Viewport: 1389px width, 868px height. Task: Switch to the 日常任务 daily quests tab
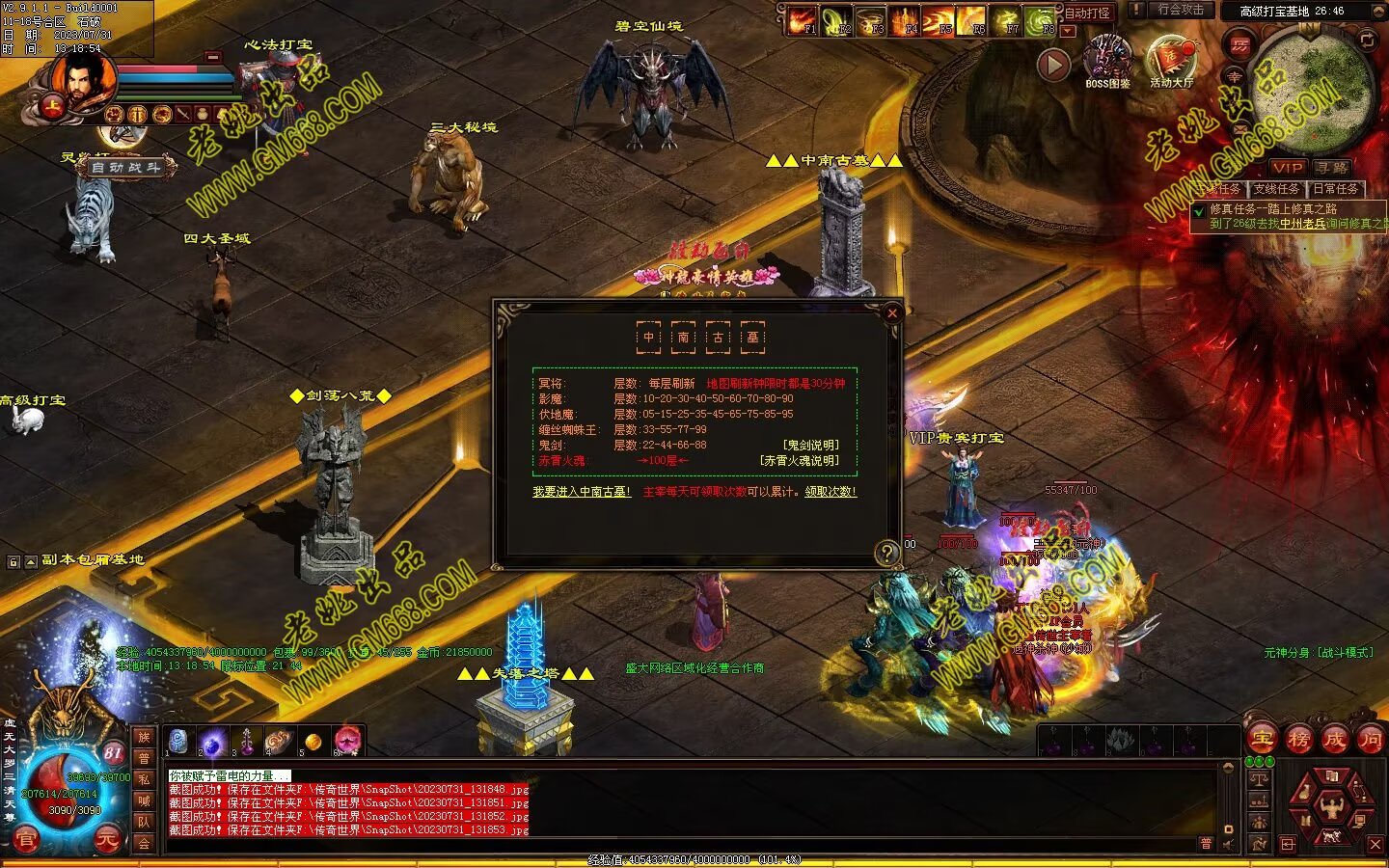click(x=1335, y=189)
